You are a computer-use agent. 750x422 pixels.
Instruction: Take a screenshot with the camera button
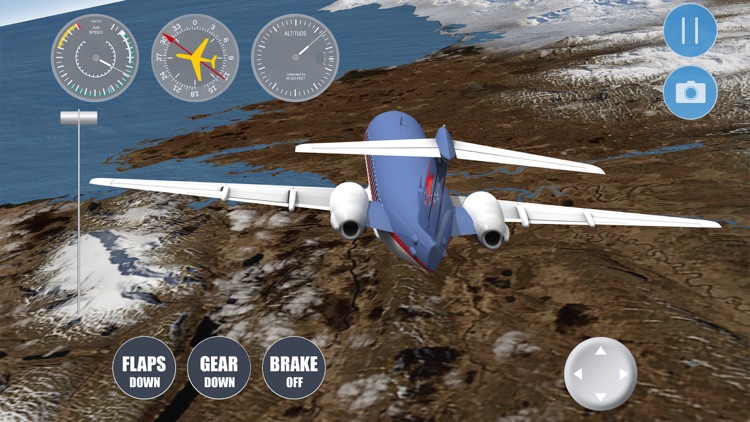(690, 93)
